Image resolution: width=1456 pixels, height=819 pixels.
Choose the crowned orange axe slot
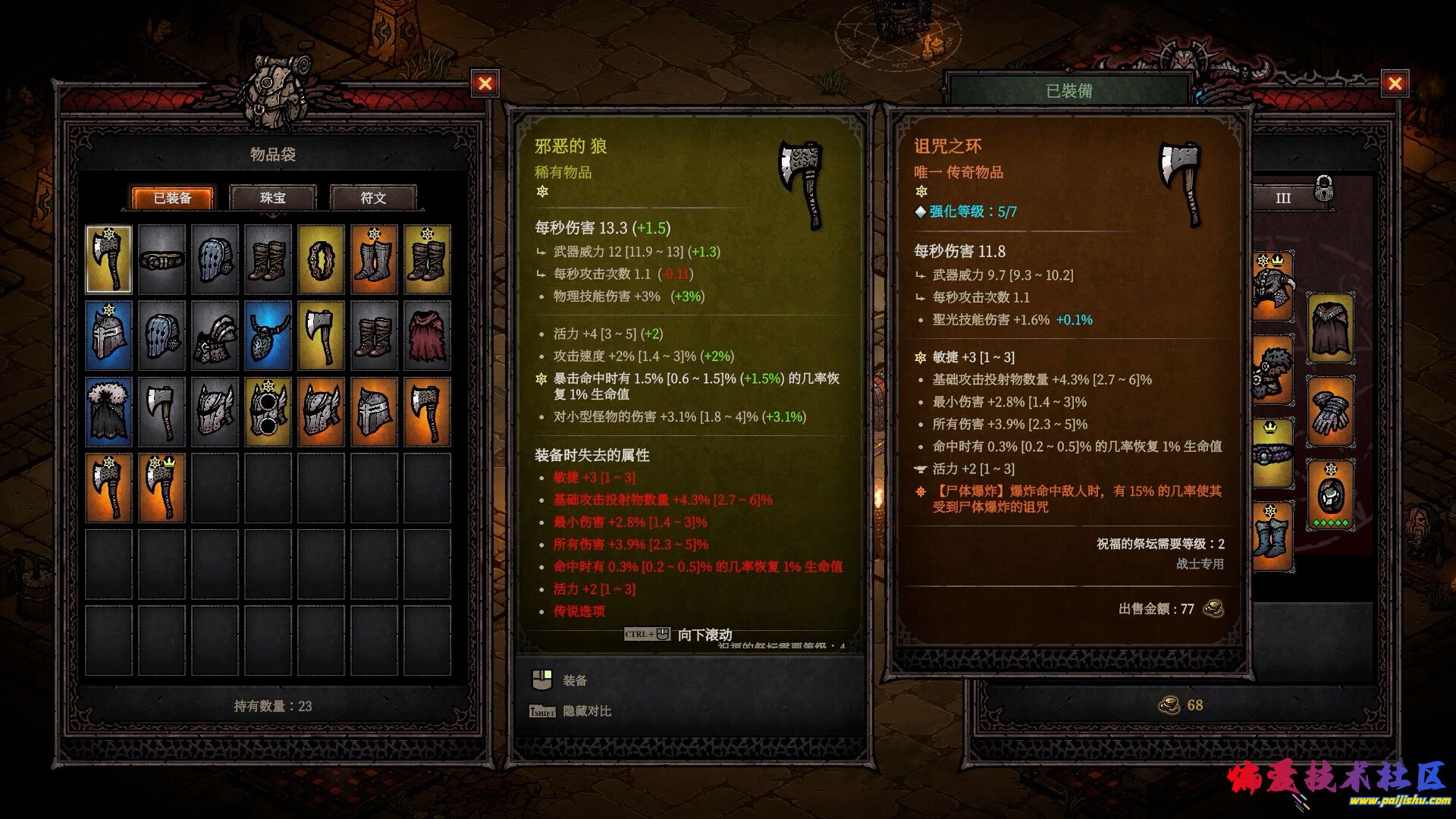(162, 488)
